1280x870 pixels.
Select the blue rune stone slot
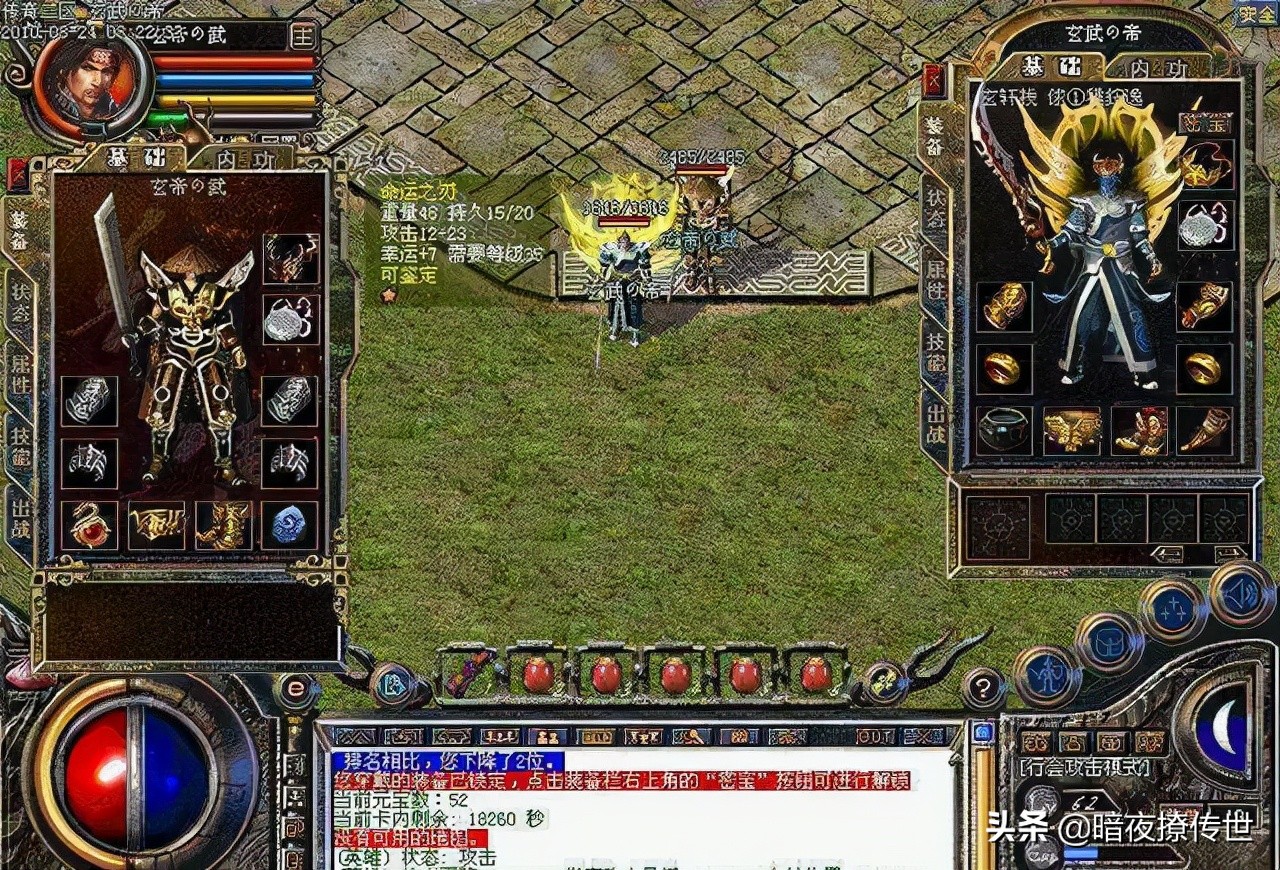(291, 524)
